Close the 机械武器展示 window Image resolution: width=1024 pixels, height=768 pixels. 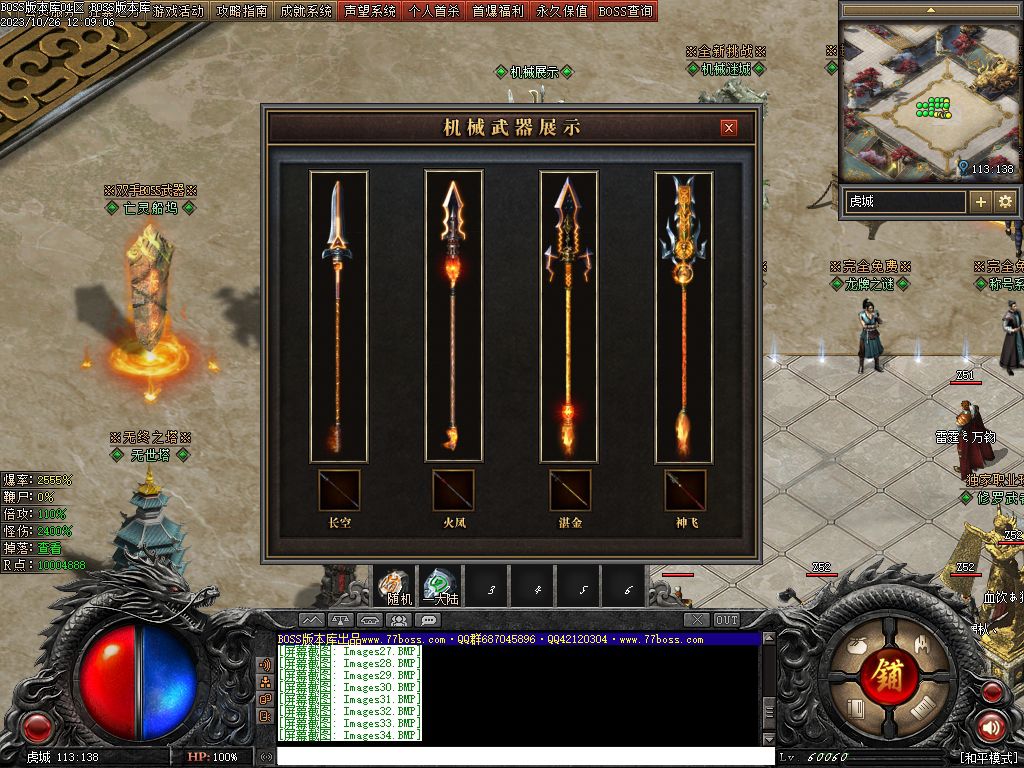[x=729, y=128]
